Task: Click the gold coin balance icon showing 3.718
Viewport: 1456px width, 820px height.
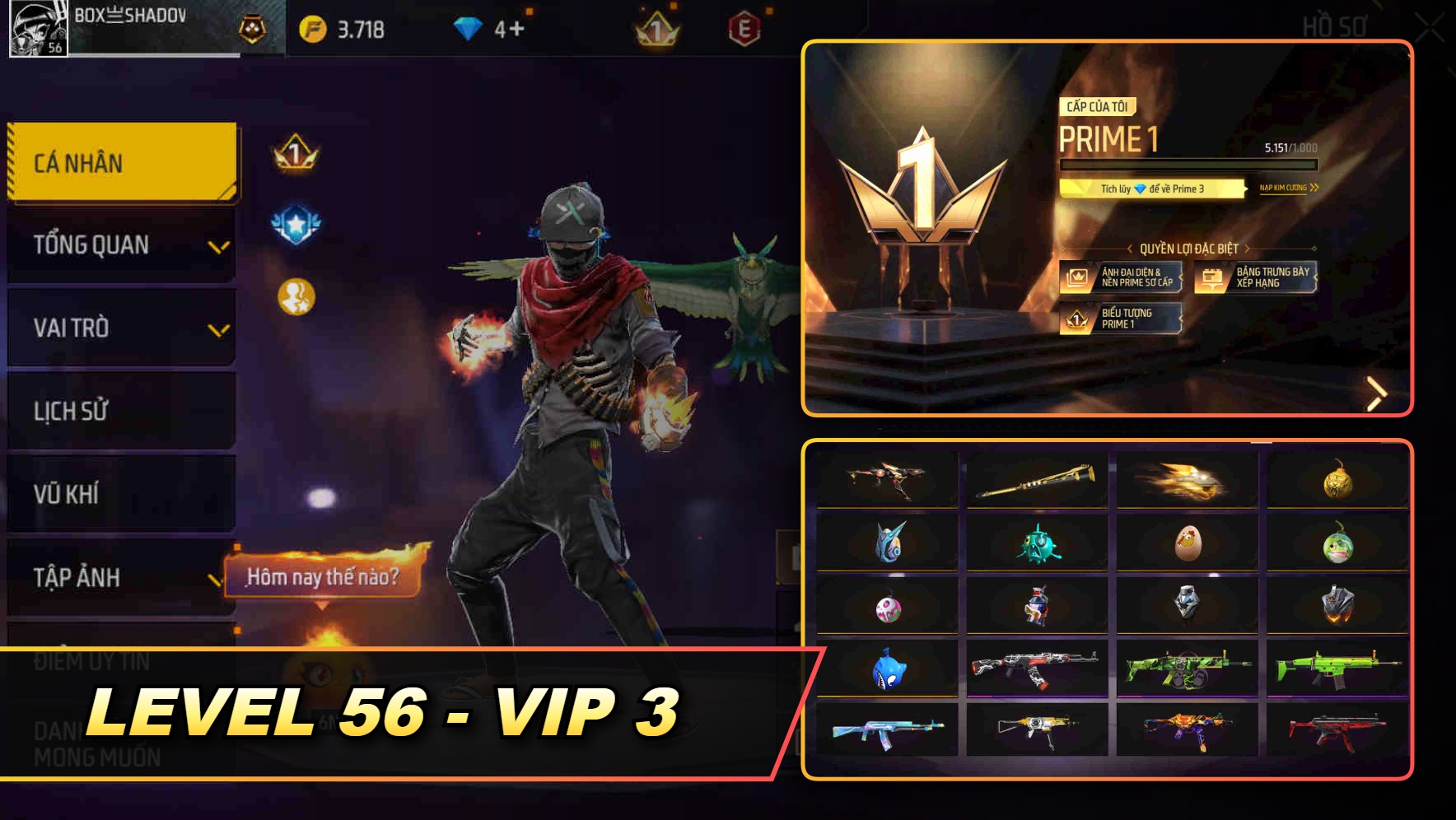Action: (x=314, y=28)
